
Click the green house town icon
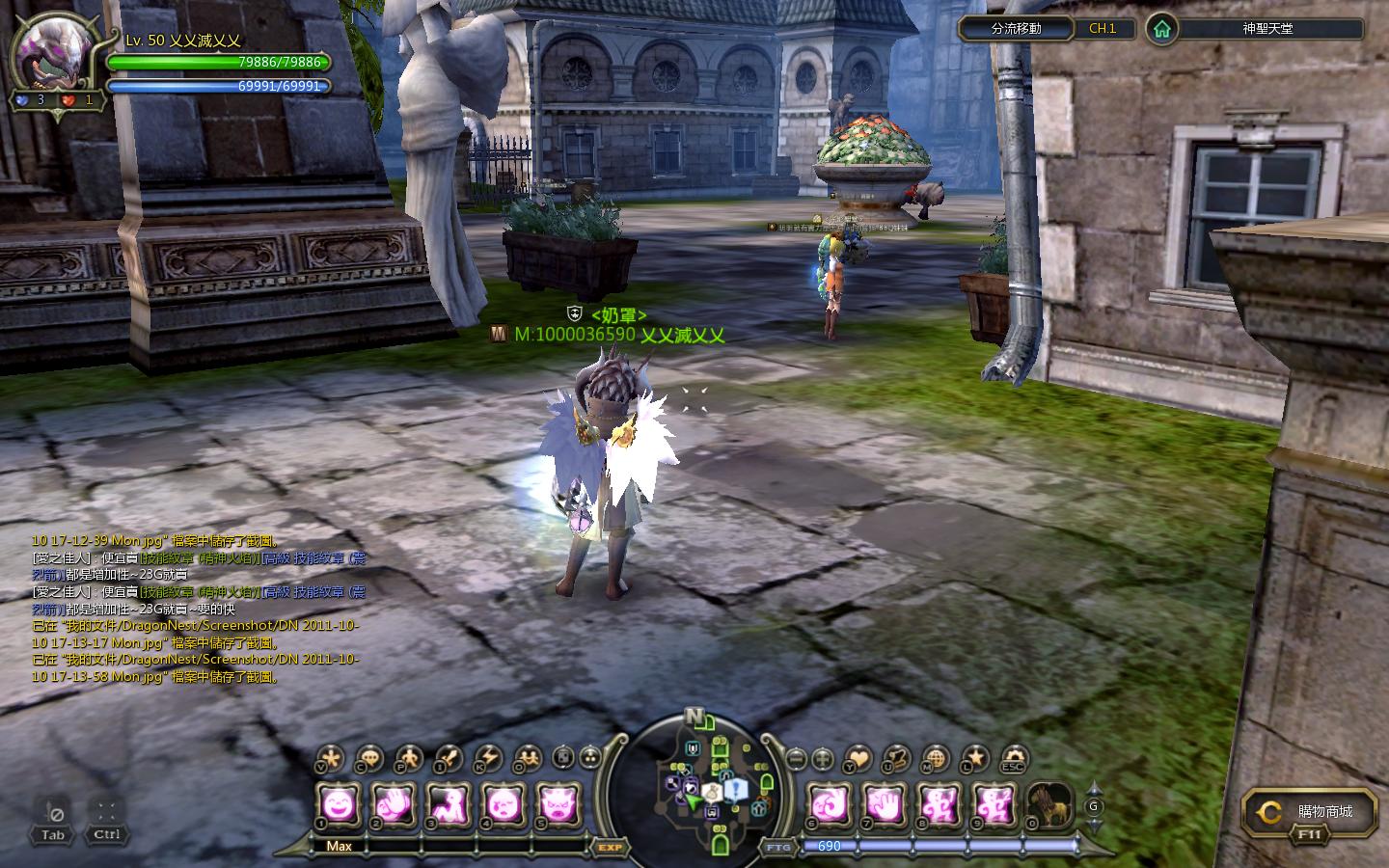[x=1162, y=29]
